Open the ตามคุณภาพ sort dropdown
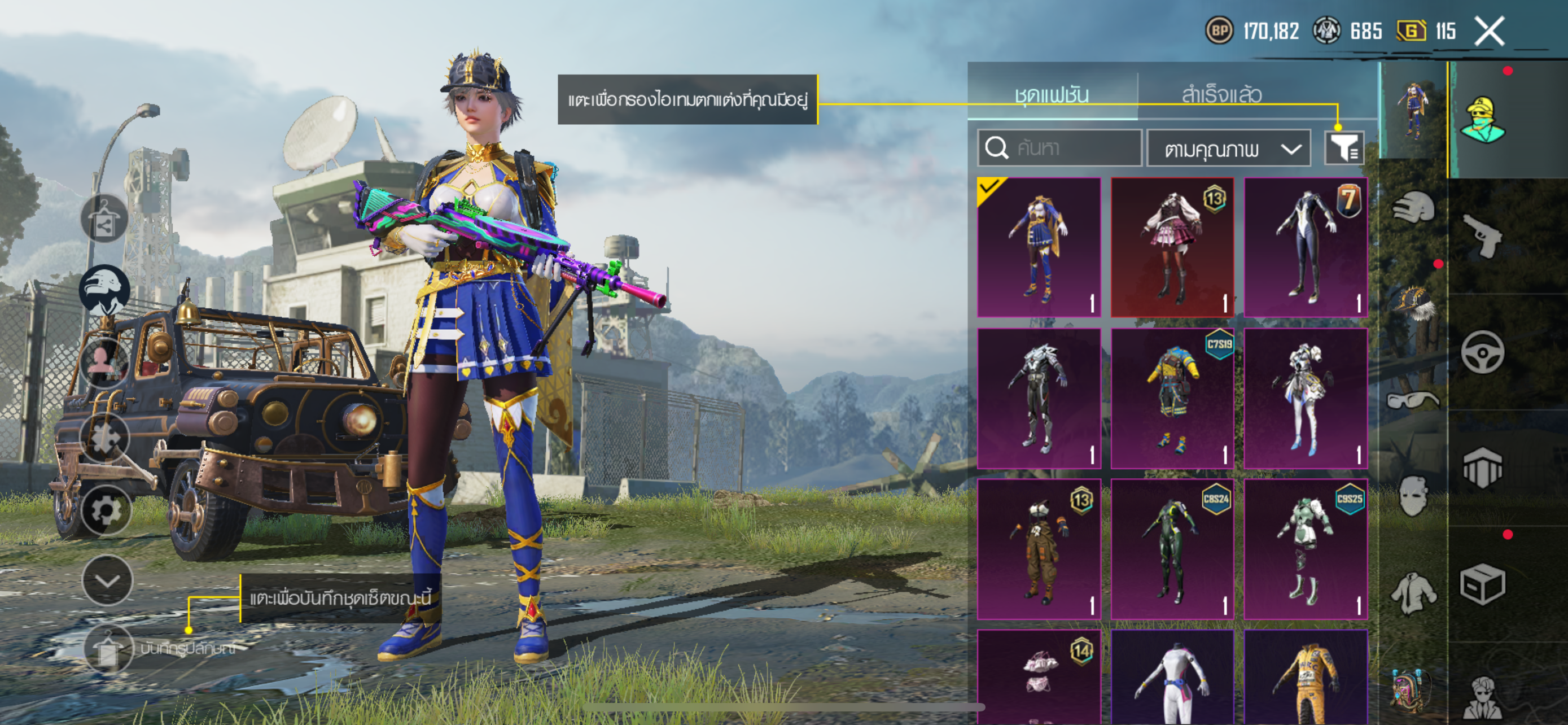The width and height of the screenshot is (1568, 725). tap(1228, 148)
